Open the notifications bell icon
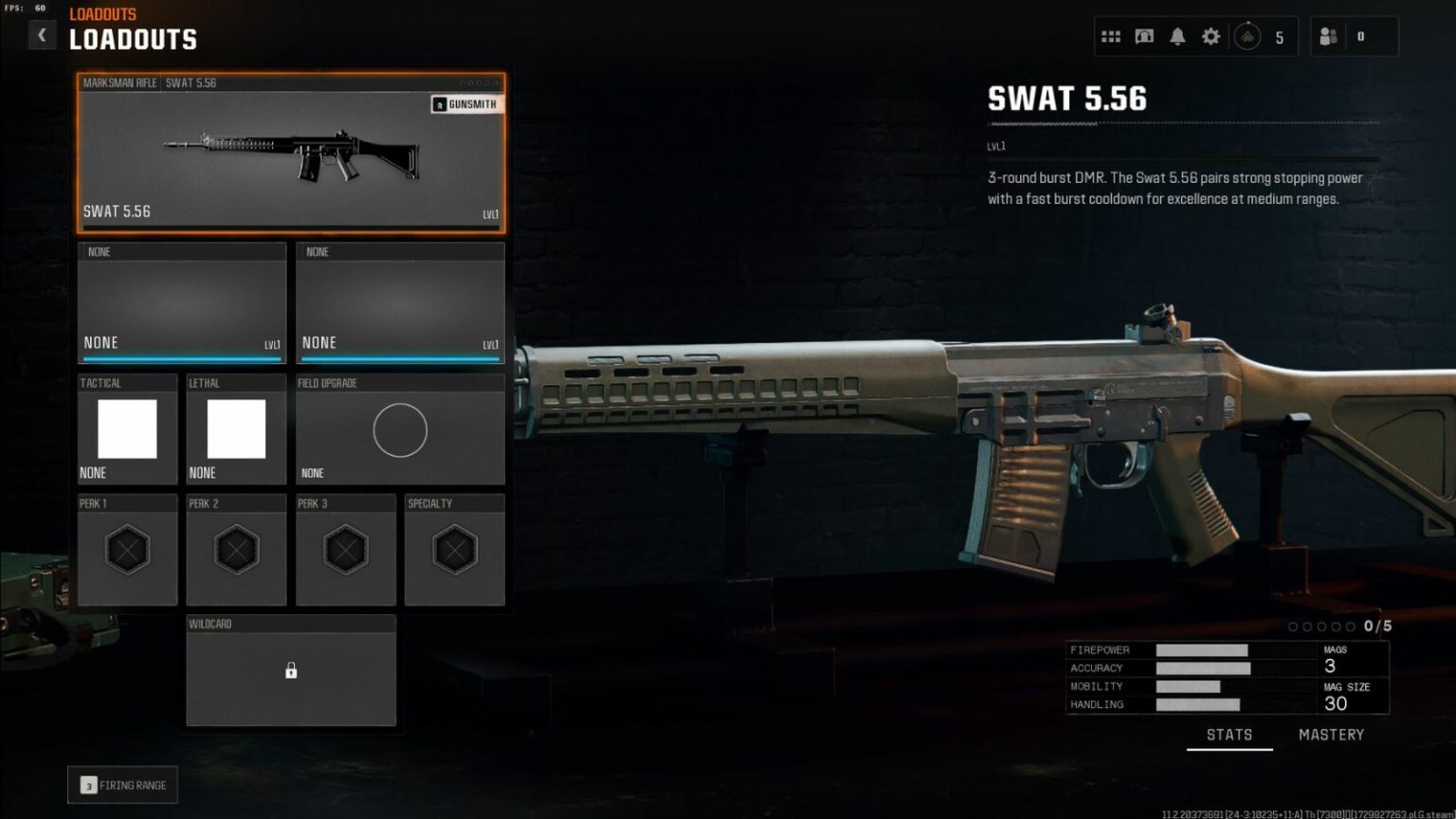Image resolution: width=1456 pixels, height=819 pixels. click(1176, 35)
